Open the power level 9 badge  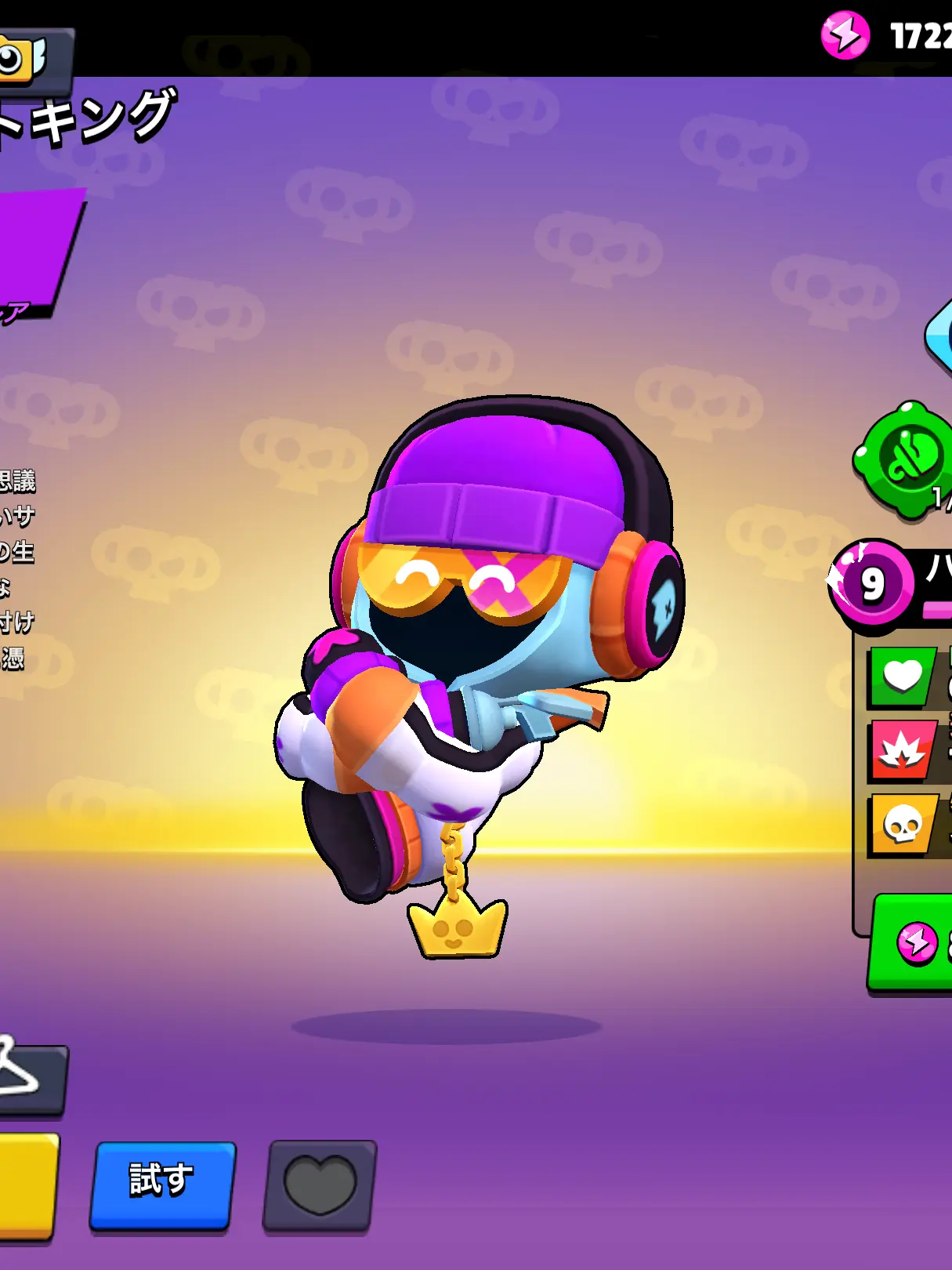coord(871,582)
